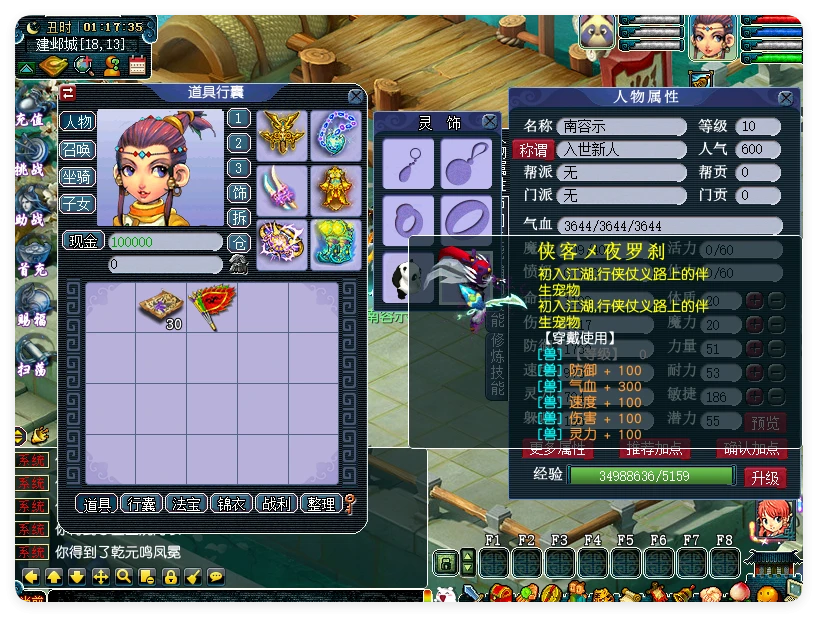Switch to the 召唤 summon tab
The width and height of the screenshot is (818, 617).
tap(77, 150)
